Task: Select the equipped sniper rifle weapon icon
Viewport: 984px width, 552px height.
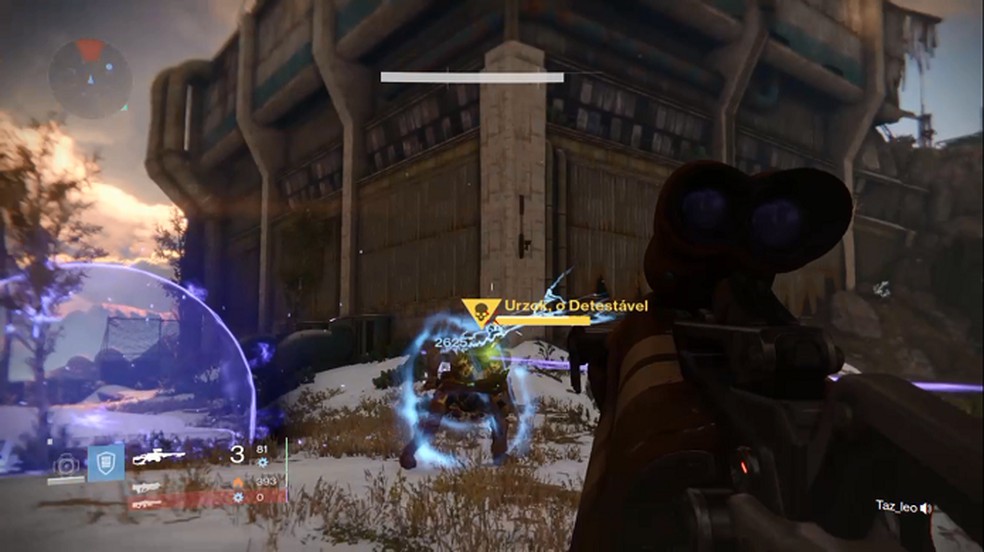Action: point(159,457)
